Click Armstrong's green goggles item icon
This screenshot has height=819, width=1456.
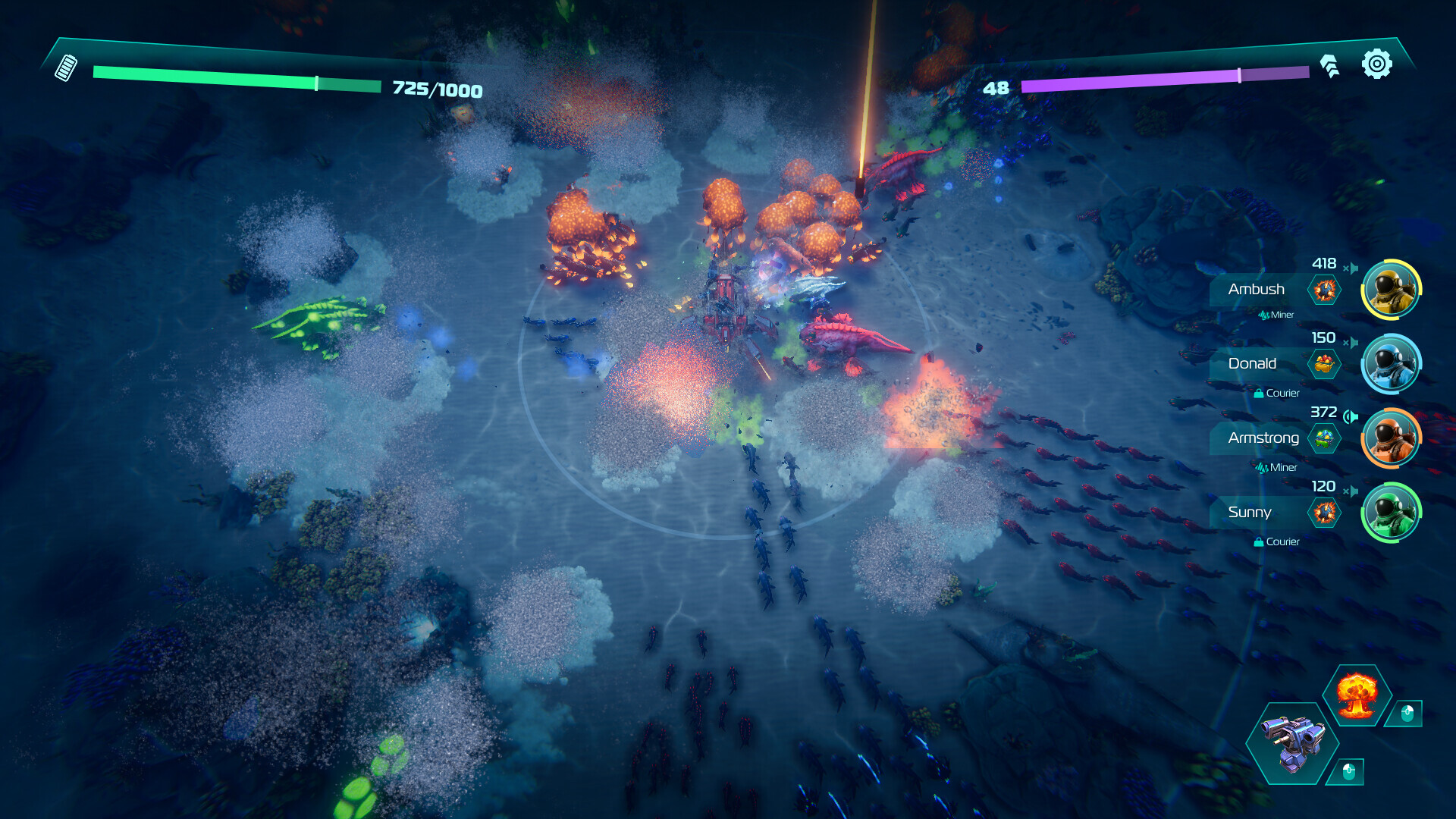[x=1325, y=438]
